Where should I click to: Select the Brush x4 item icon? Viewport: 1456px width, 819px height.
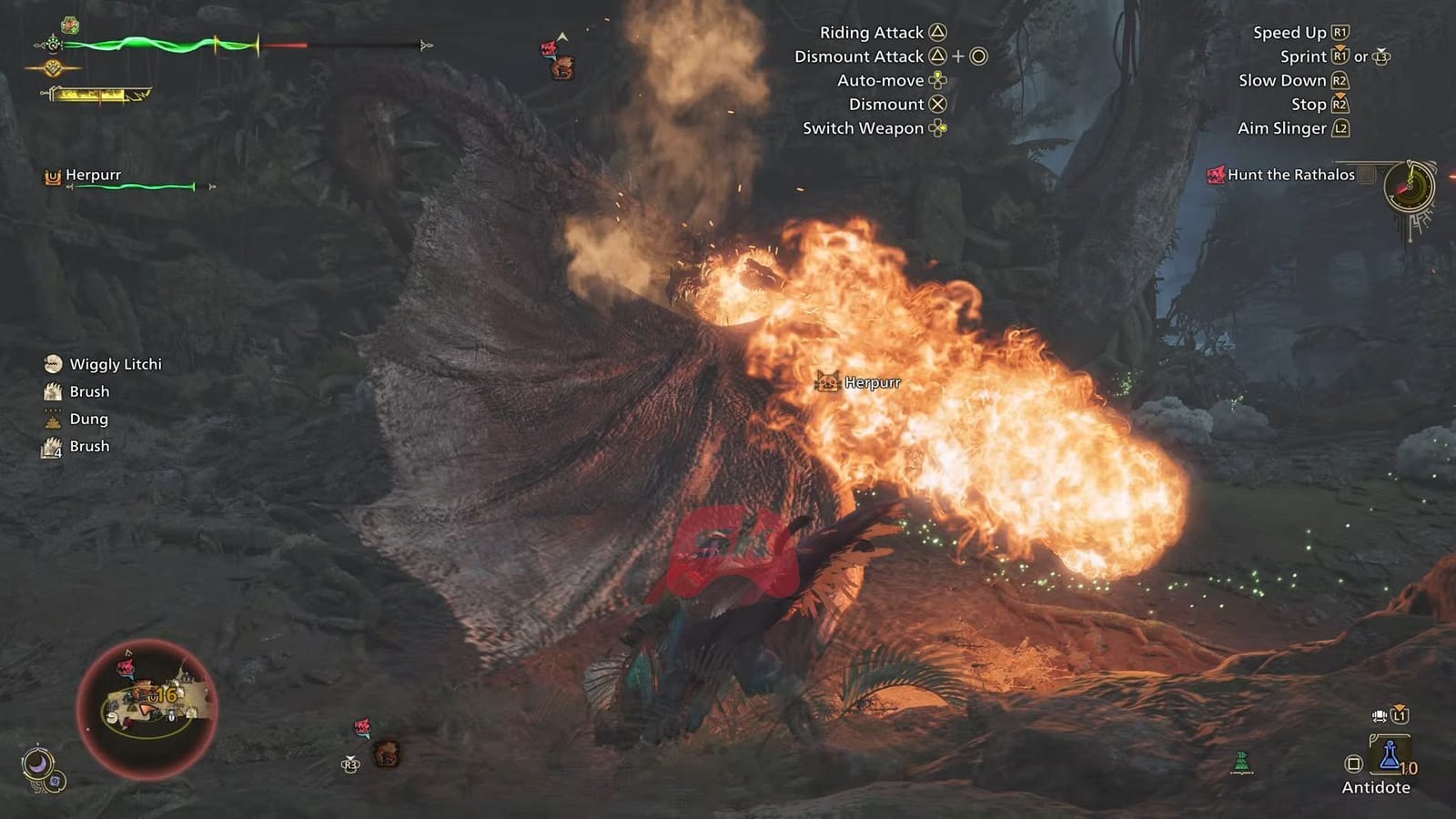point(51,446)
